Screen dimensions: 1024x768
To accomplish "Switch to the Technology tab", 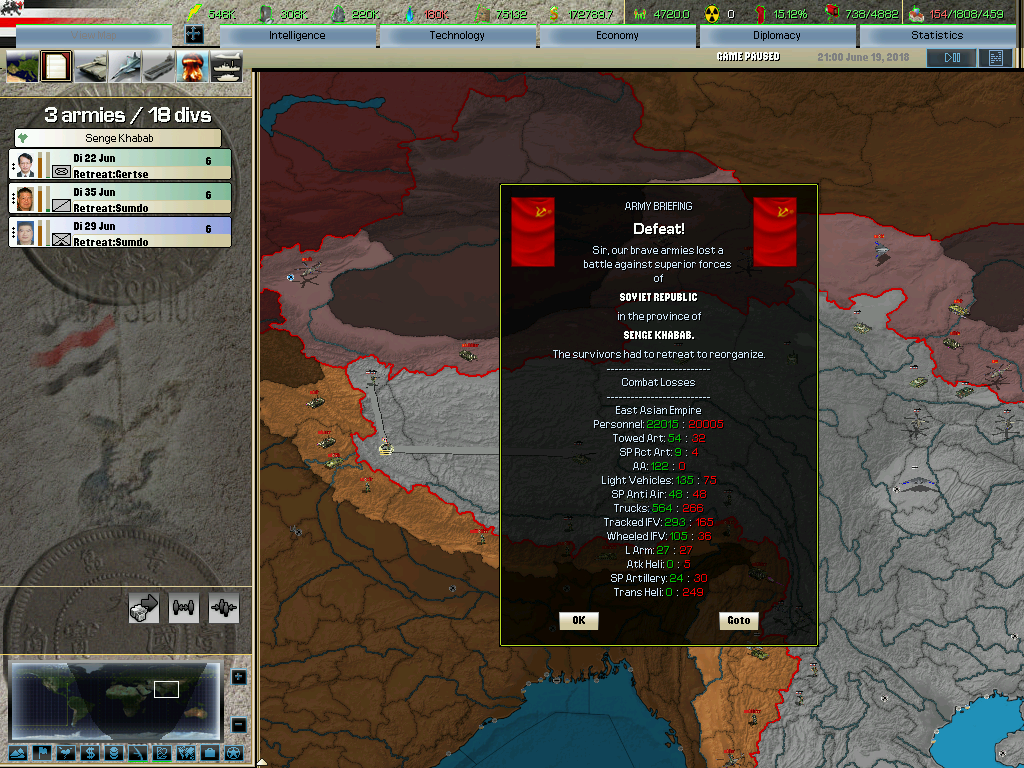I will (457, 36).
